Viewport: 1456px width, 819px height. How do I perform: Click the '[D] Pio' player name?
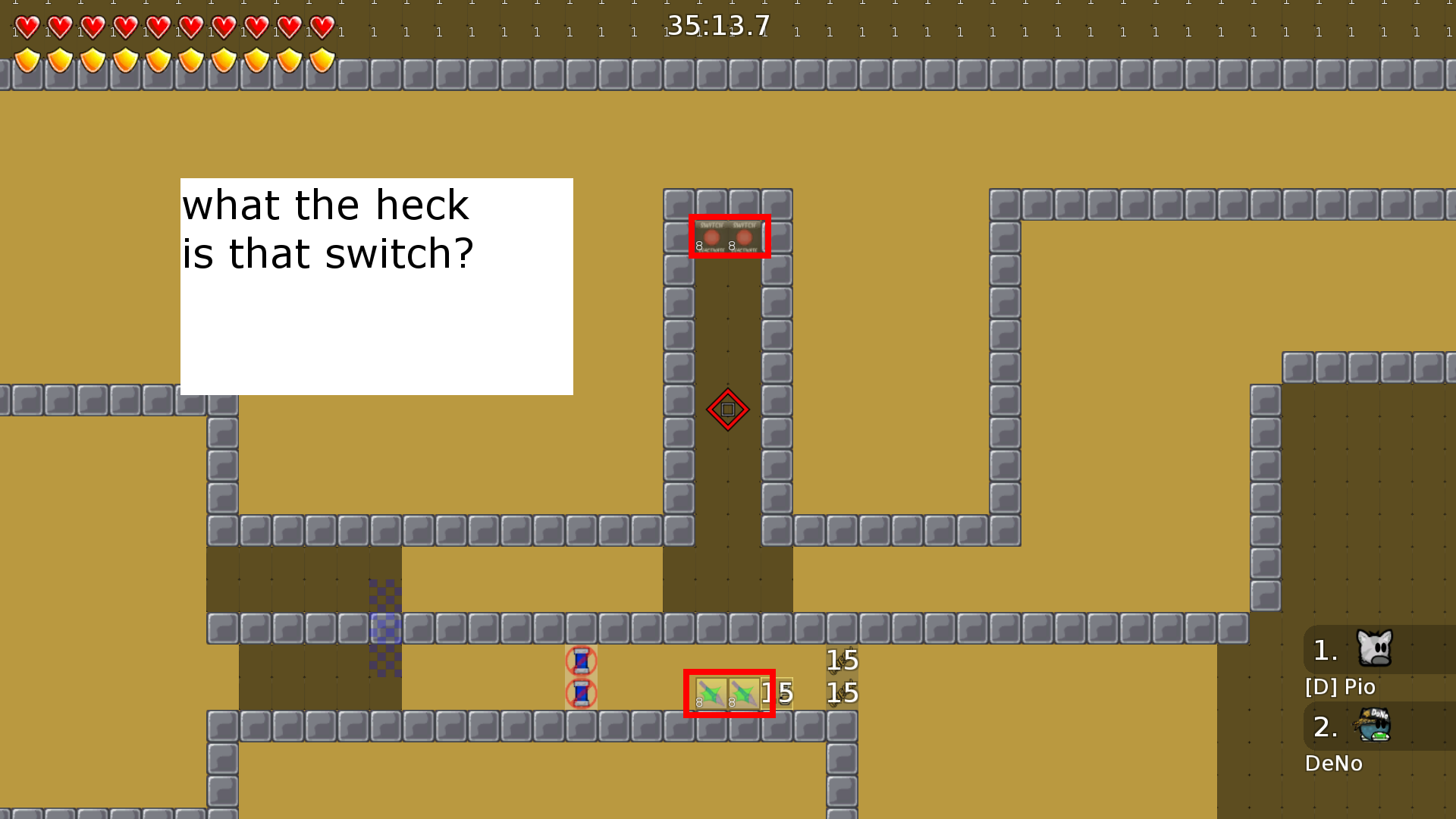point(1339,687)
